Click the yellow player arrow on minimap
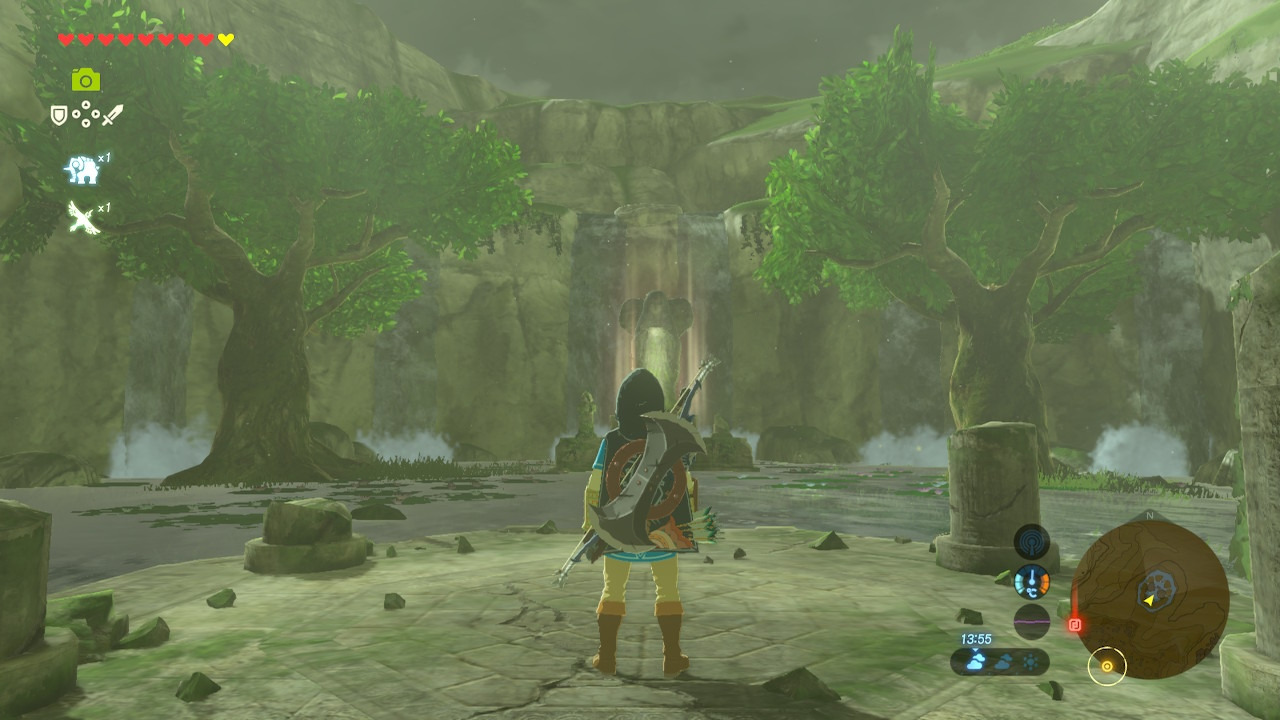The width and height of the screenshot is (1280, 720). click(x=1150, y=600)
